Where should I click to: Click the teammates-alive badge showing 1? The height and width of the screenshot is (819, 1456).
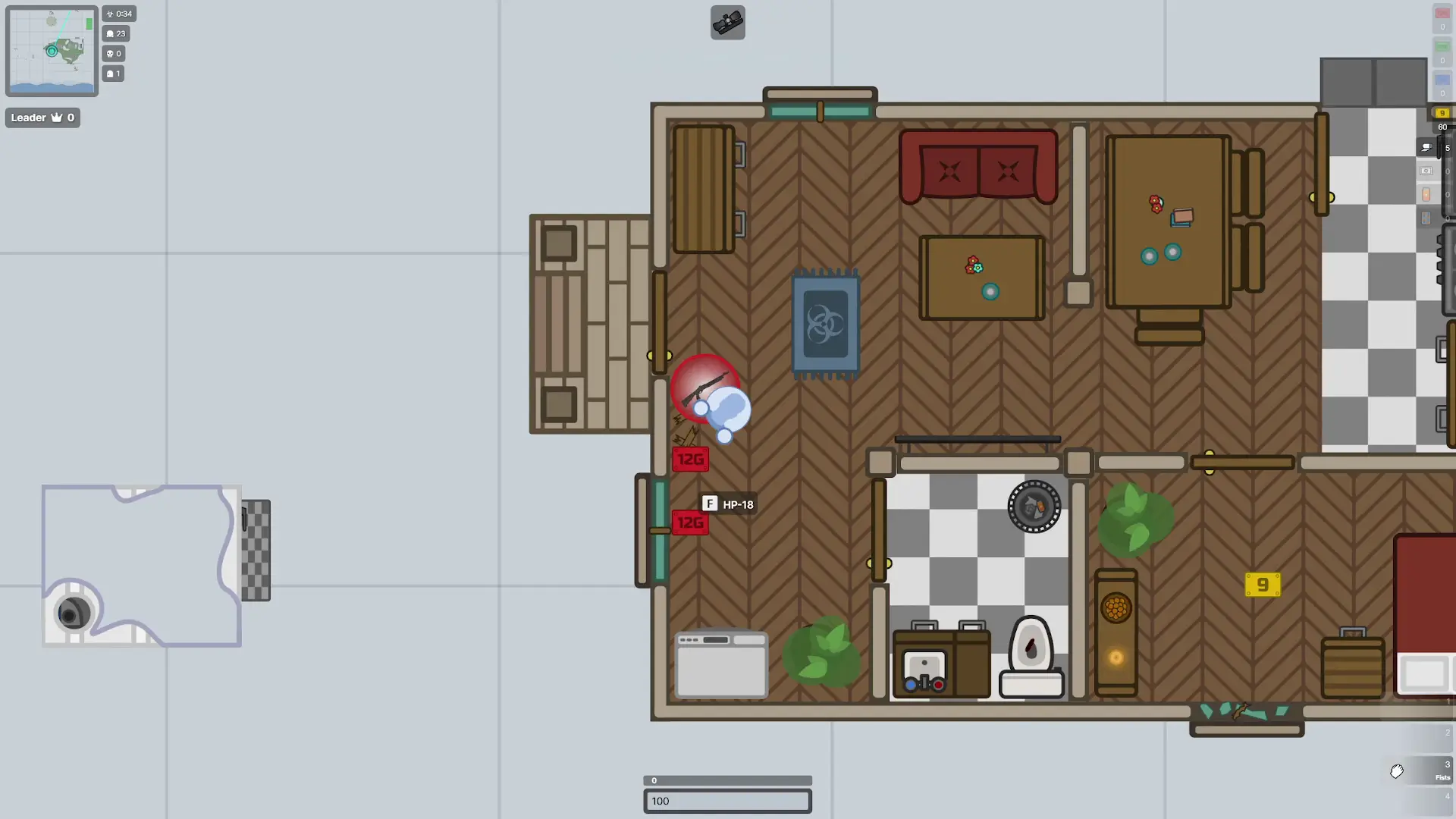112,74
